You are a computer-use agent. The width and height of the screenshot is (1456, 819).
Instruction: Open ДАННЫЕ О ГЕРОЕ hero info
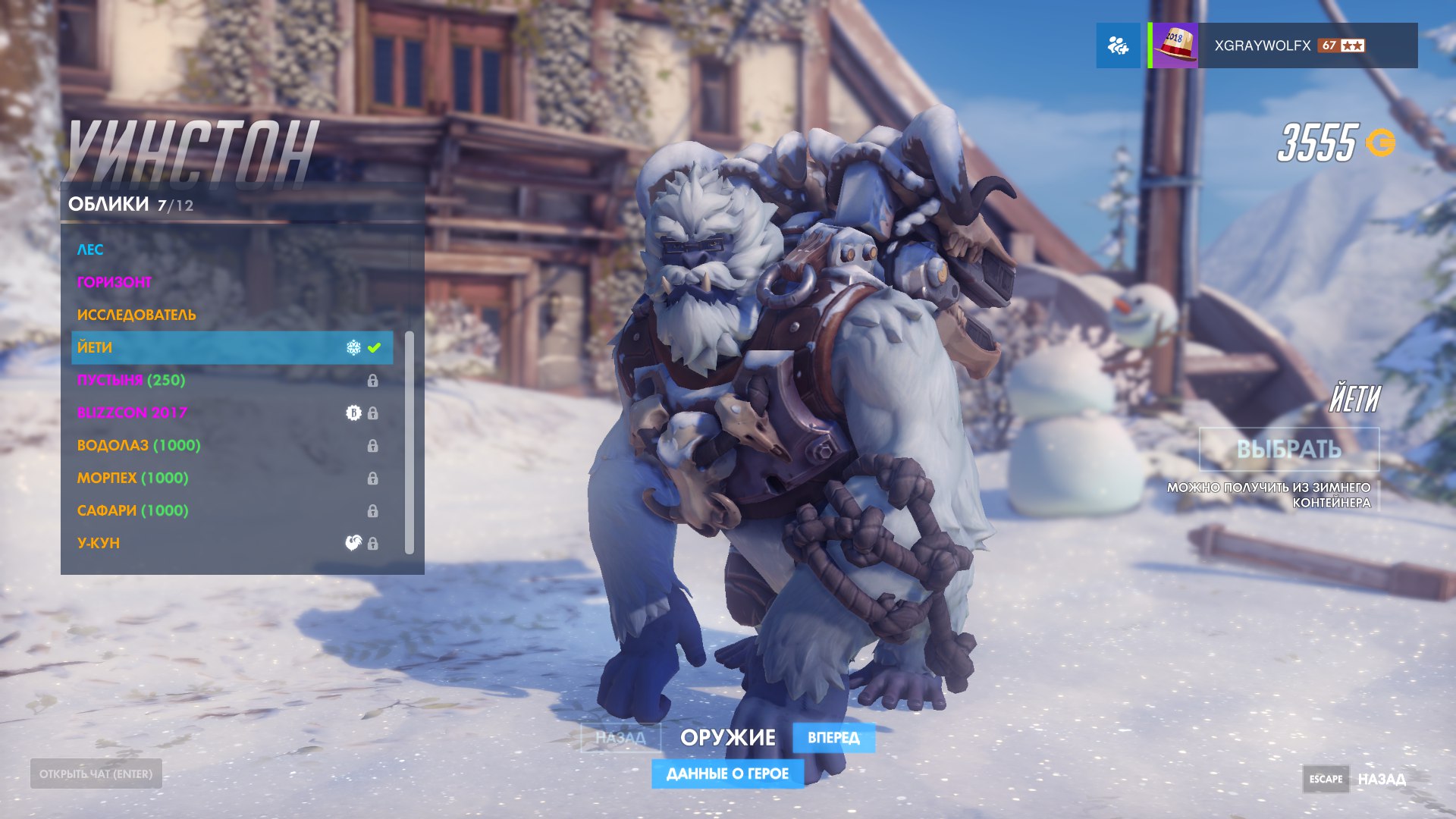pyautogui.click(x=727, y=773)
